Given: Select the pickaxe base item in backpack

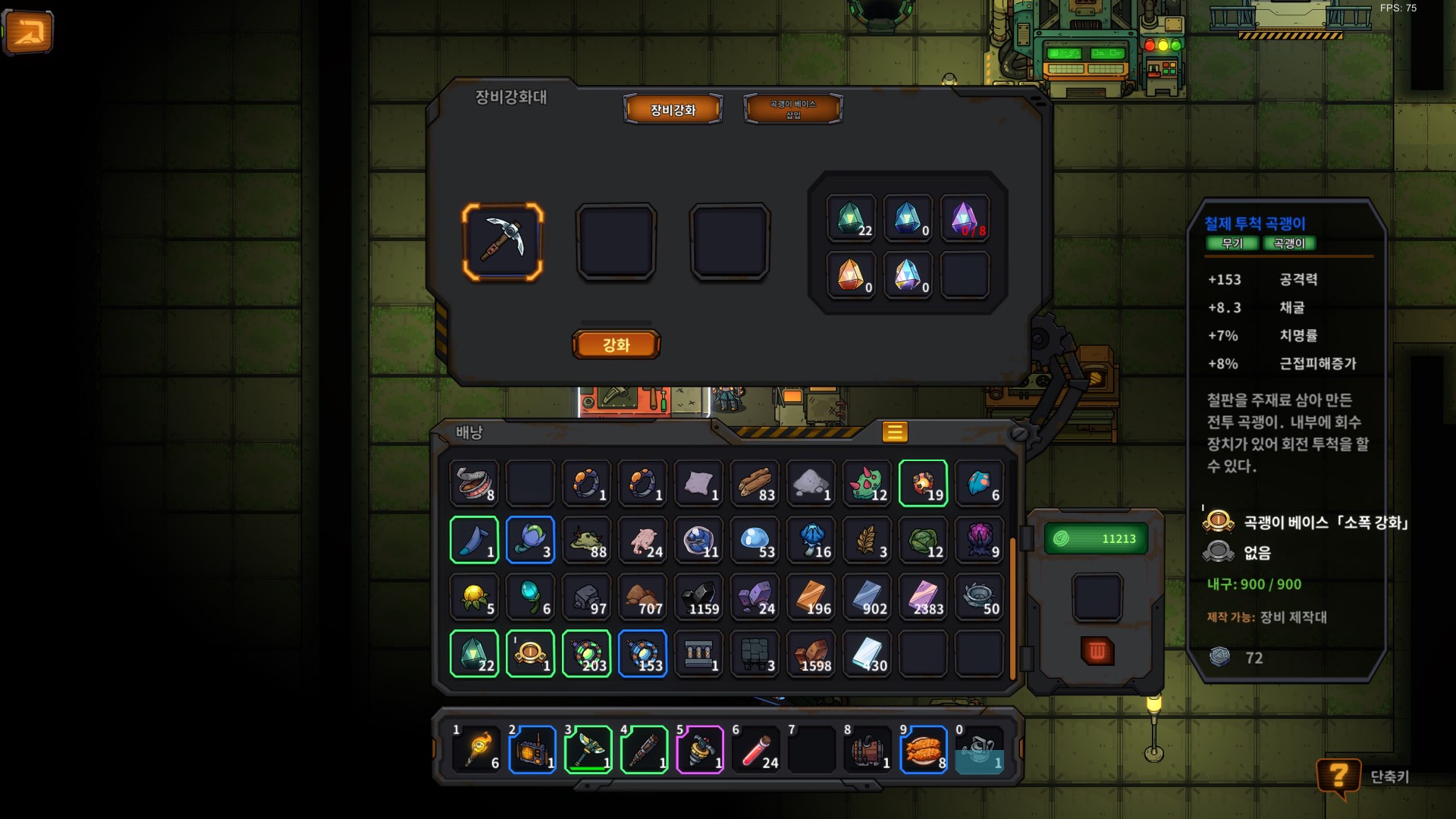Looking at the screenshot, I should 530,654.
